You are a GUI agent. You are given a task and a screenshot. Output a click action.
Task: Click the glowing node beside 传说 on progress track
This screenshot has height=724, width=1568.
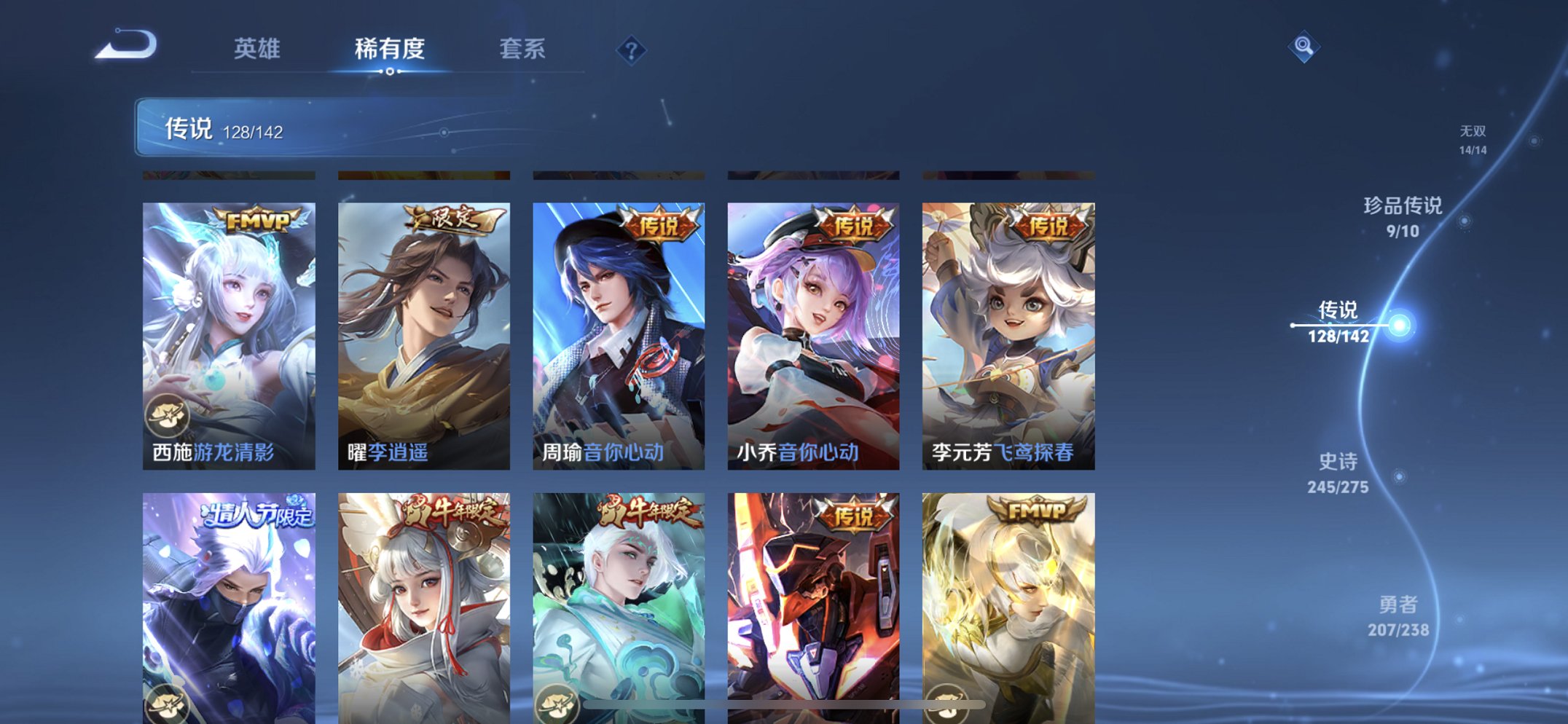(1399, 326)
